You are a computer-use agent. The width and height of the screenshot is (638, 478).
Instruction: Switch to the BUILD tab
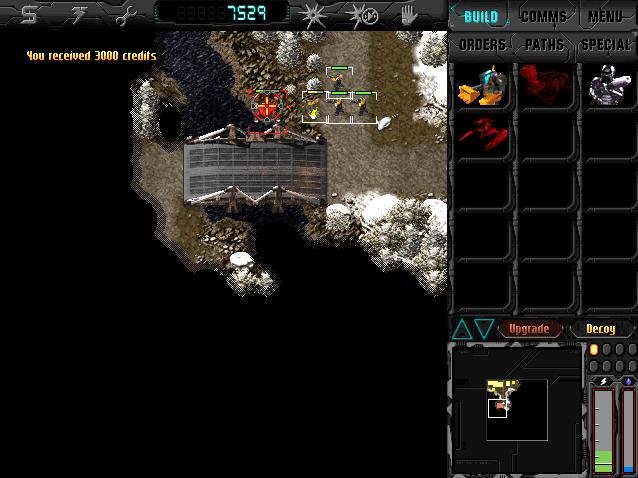tap(481, 17)
